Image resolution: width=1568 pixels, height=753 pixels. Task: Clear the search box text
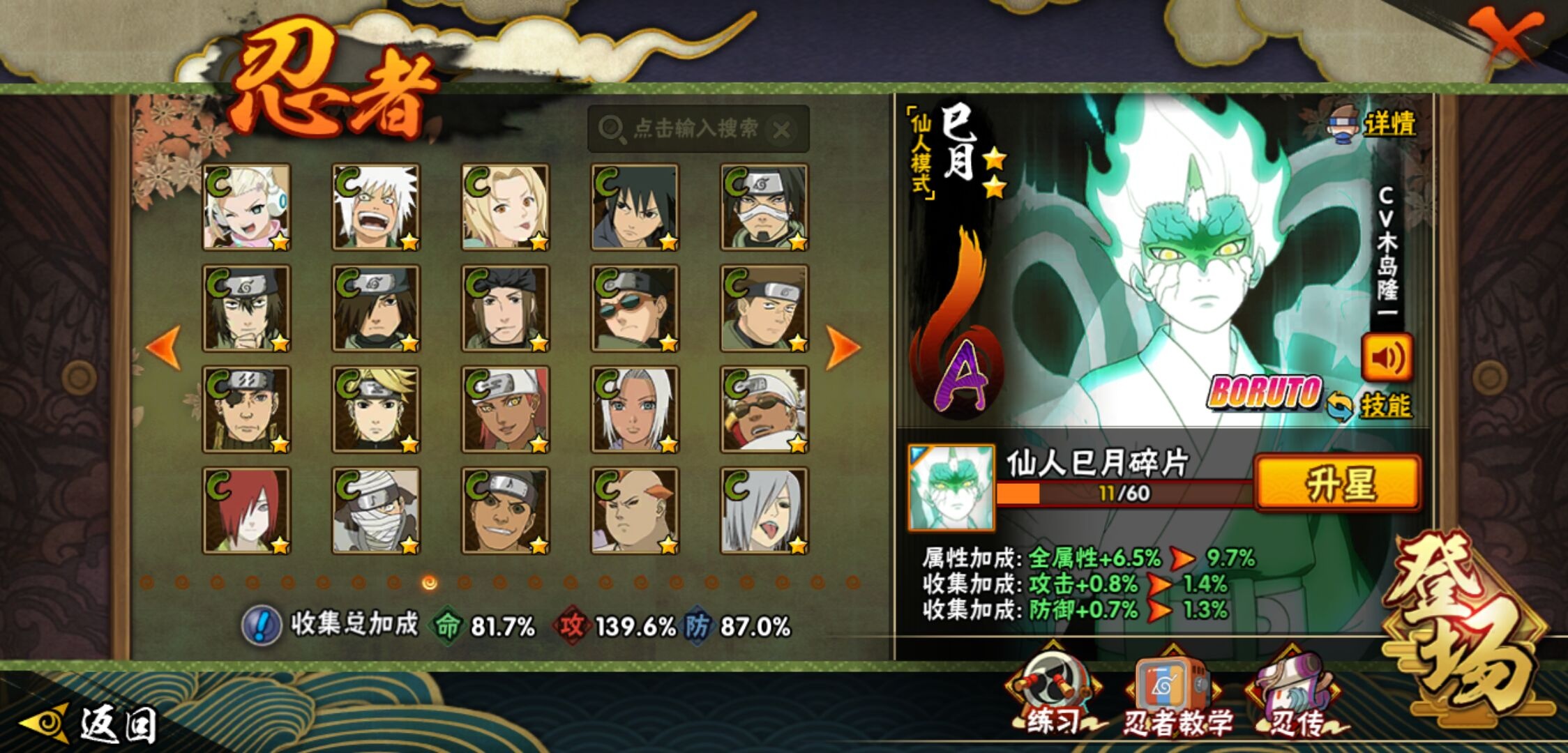pos(782,130)
